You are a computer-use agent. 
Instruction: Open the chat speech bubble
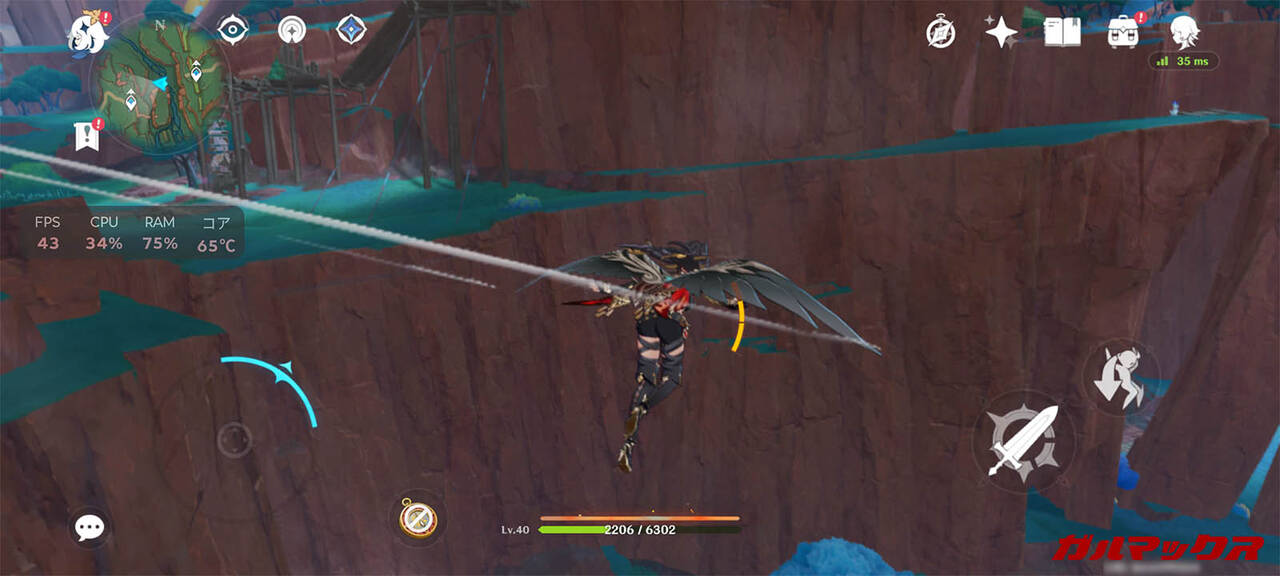[x=90, y=527]
